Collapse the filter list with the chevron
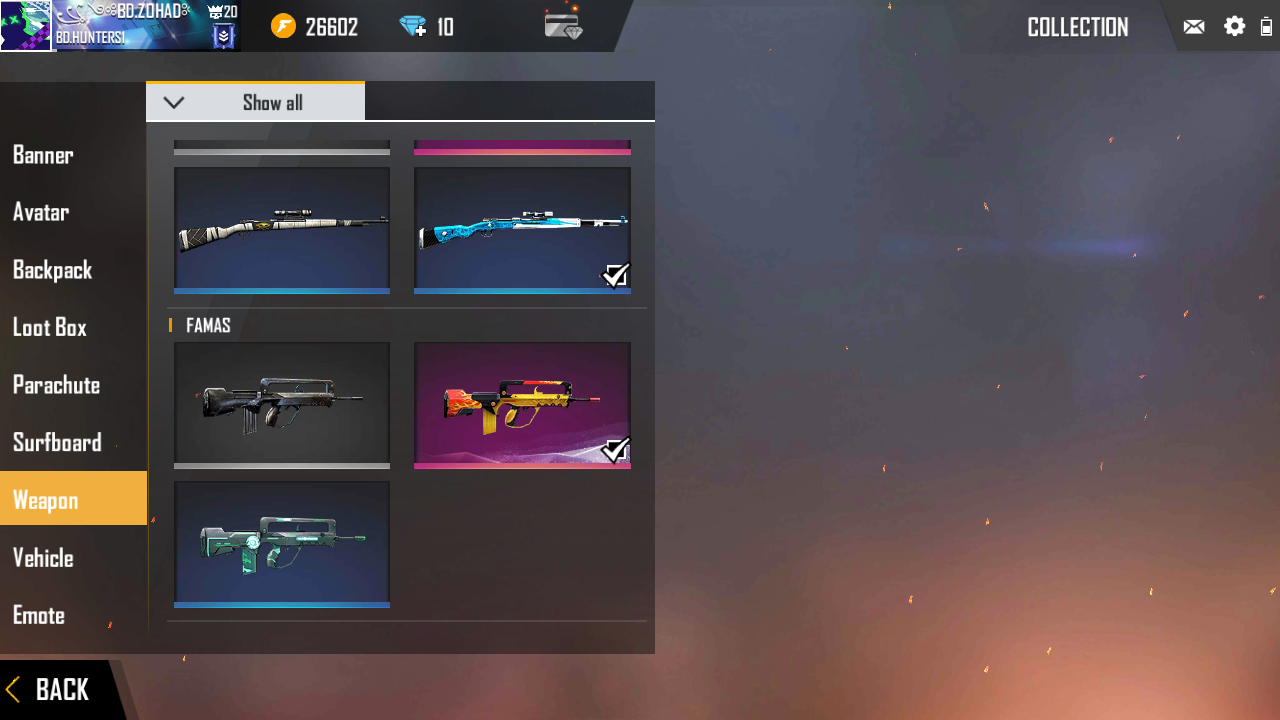The image size is (1280, 720). click(174, 101)
